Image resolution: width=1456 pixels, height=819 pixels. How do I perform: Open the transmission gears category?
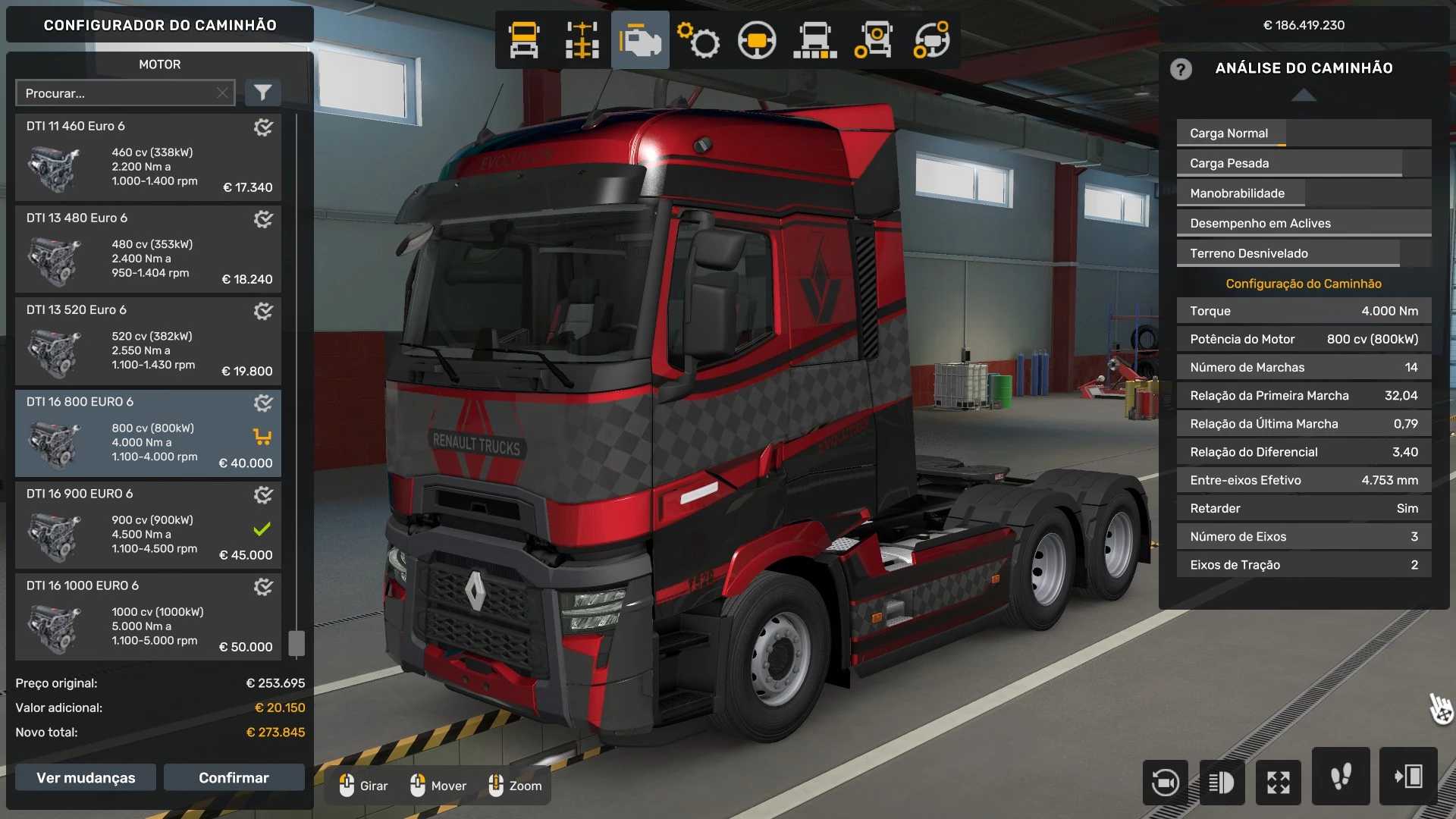point(698,40)
